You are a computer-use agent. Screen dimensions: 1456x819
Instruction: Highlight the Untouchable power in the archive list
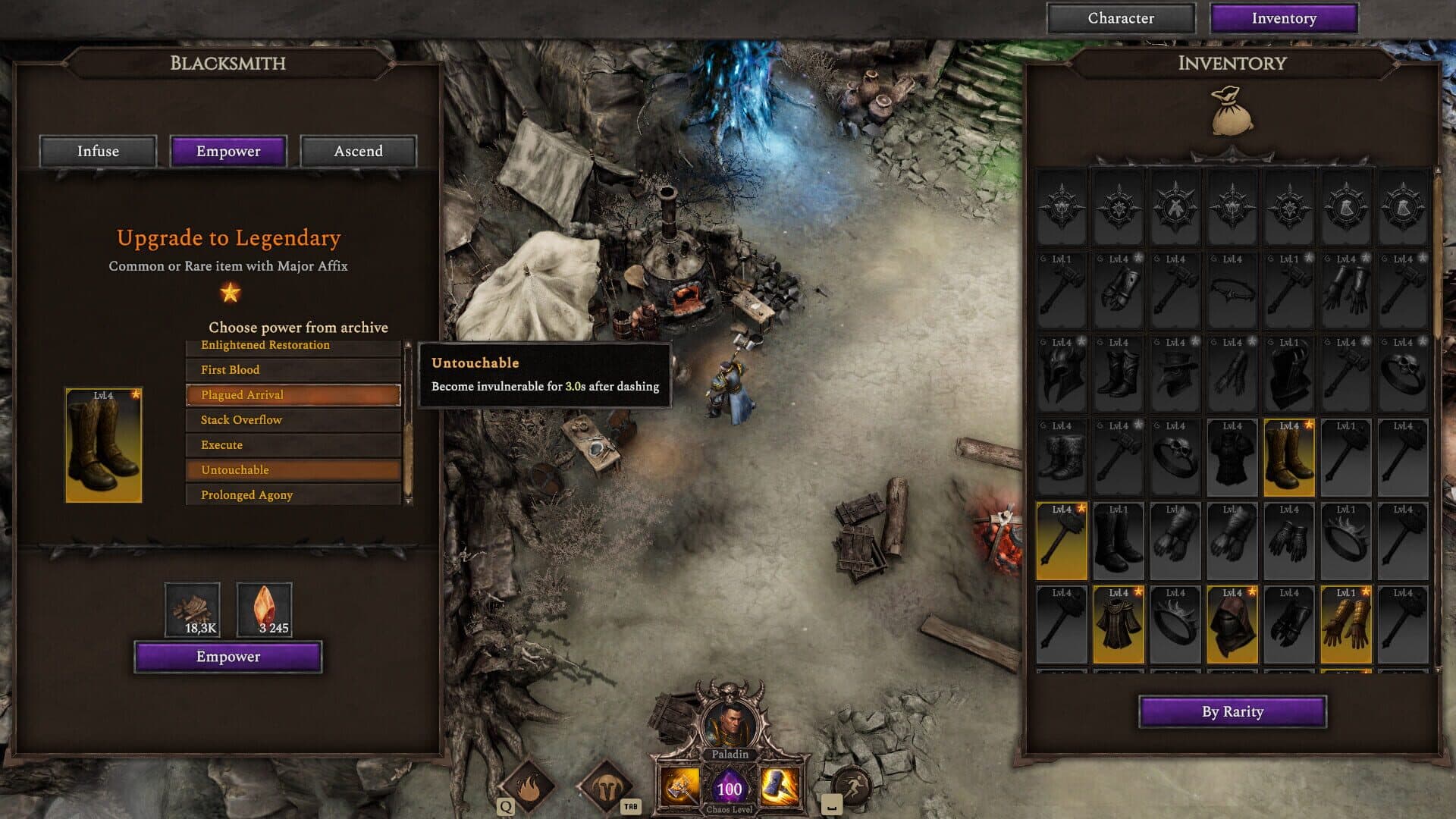coord(293,469)
